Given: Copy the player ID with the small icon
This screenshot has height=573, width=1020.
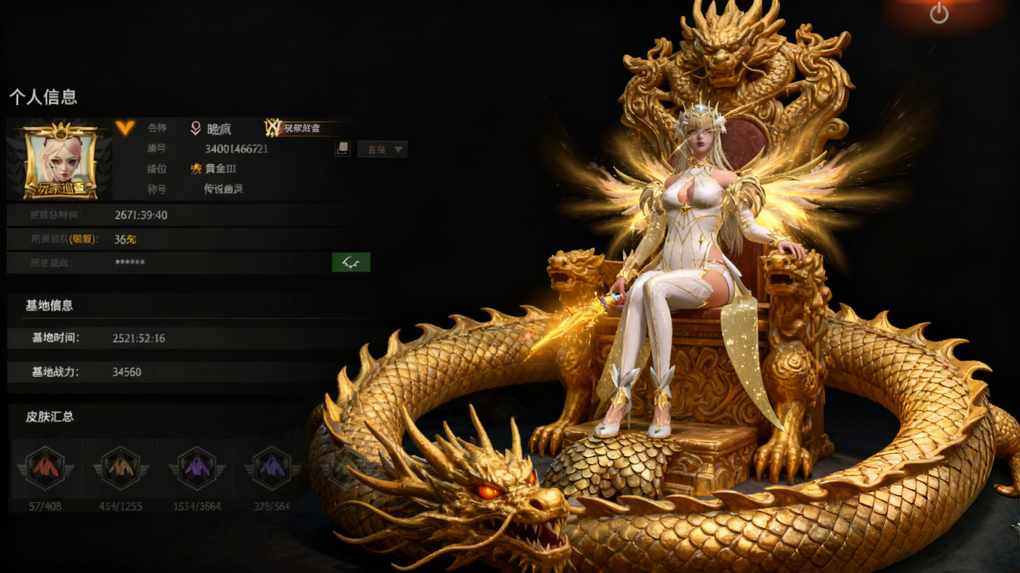Looking at the screenshot, I should [342, 149].
